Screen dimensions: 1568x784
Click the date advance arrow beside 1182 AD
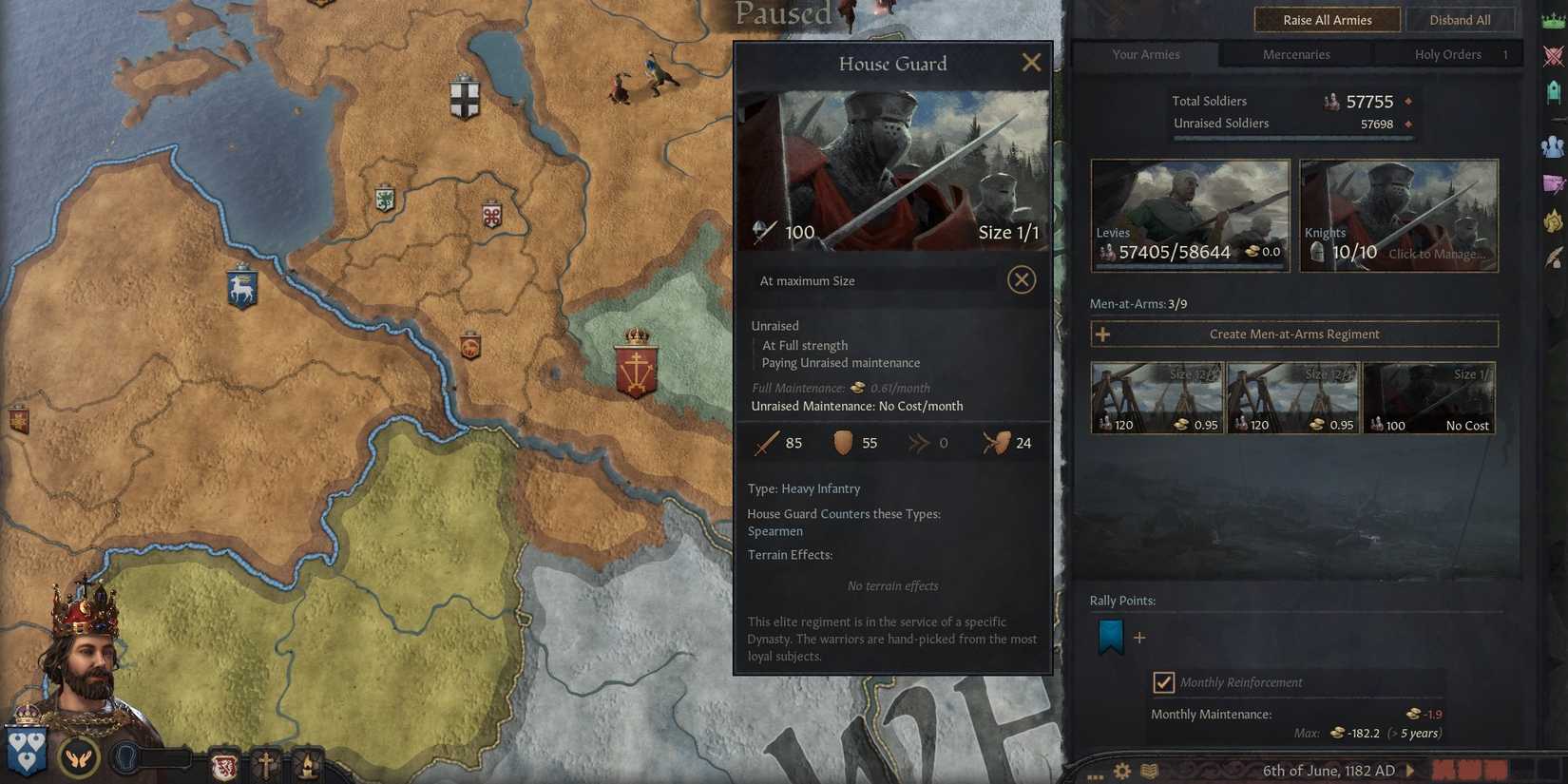[x=1410, y=771]
